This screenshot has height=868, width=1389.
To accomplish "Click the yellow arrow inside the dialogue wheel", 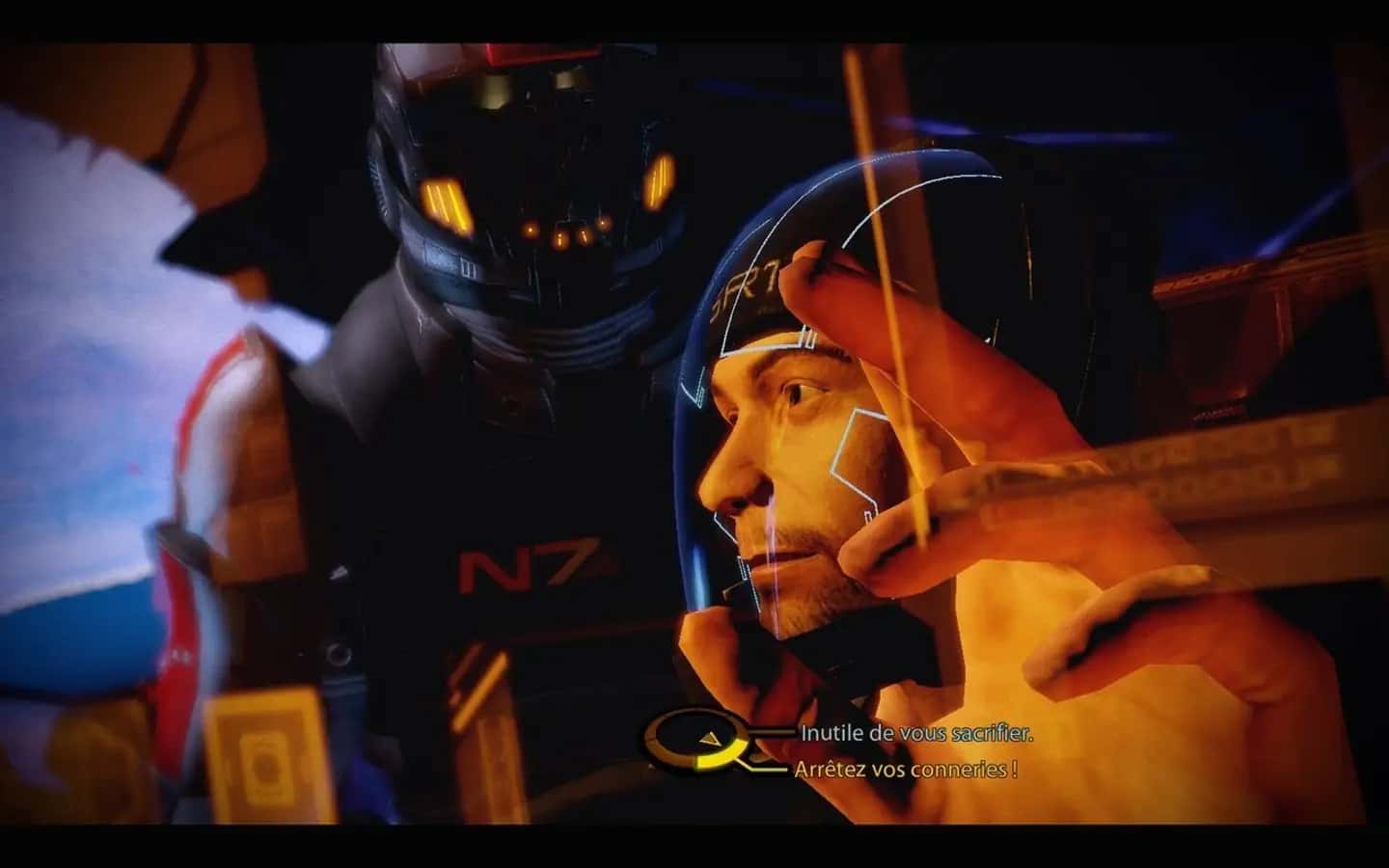I will [711, 738].
